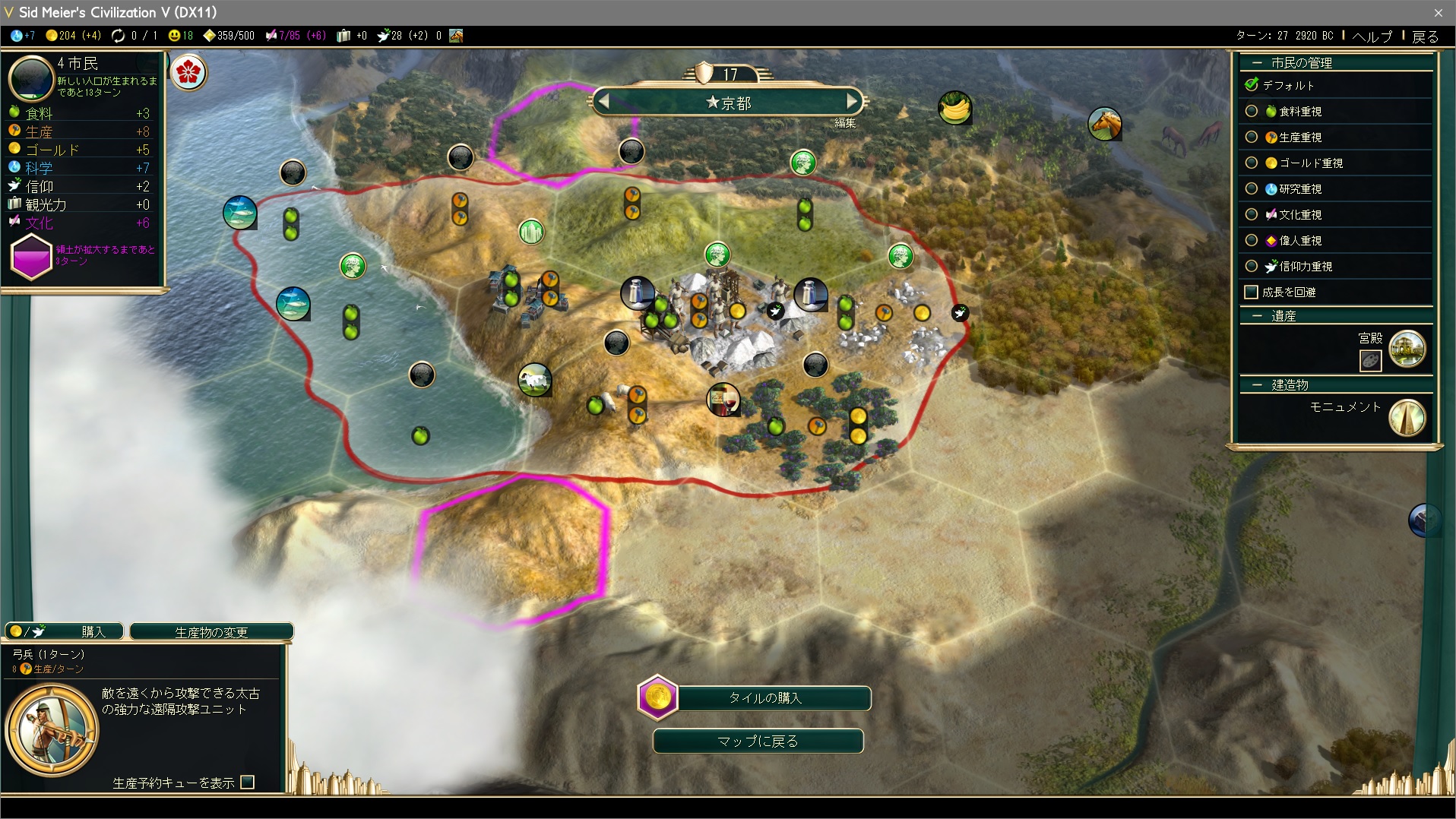
Task: Enable 生産予約キューを表示 queue checkbox
Action: click(248, 783)
